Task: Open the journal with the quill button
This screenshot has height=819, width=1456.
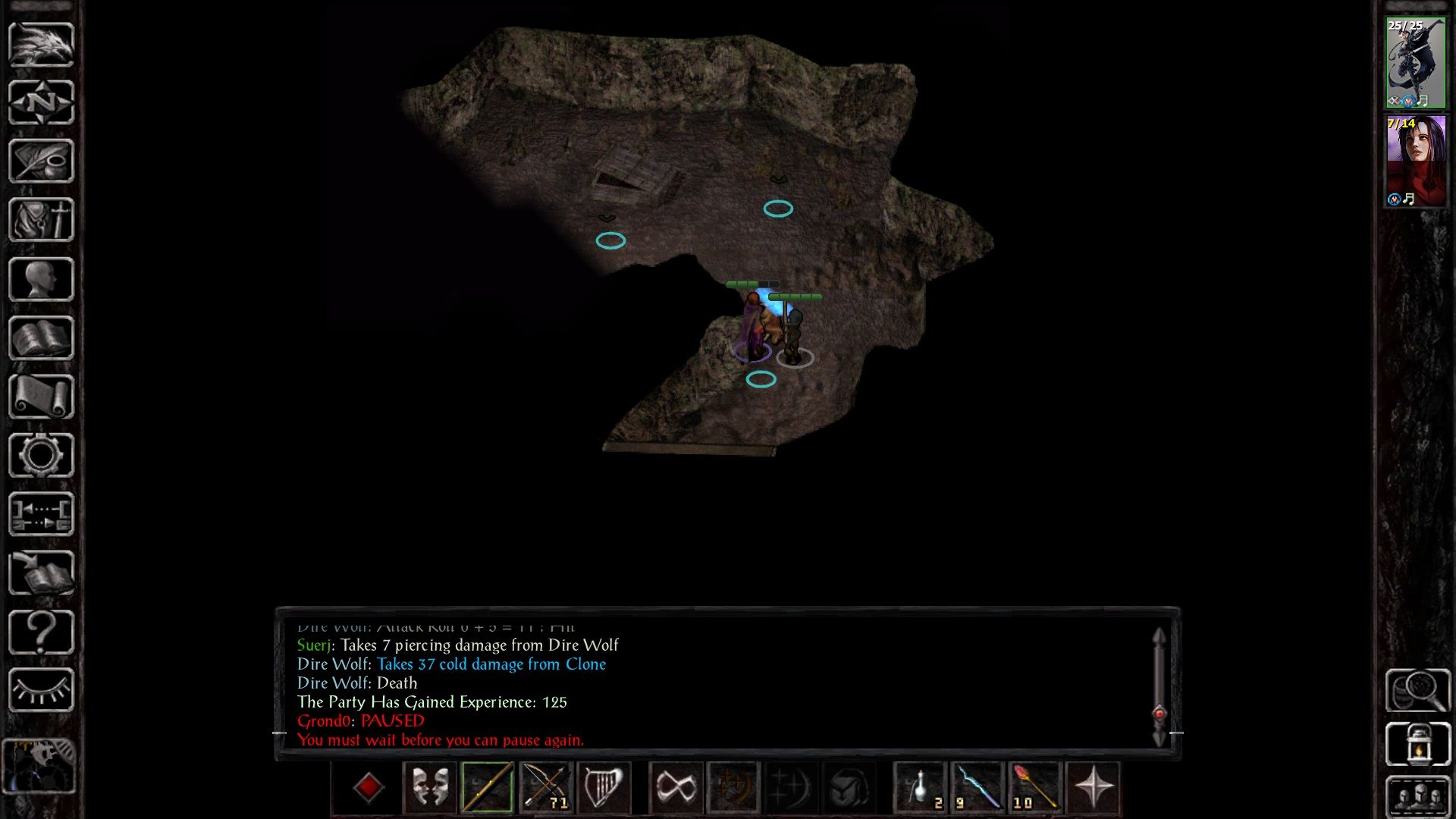Action: 41,161
